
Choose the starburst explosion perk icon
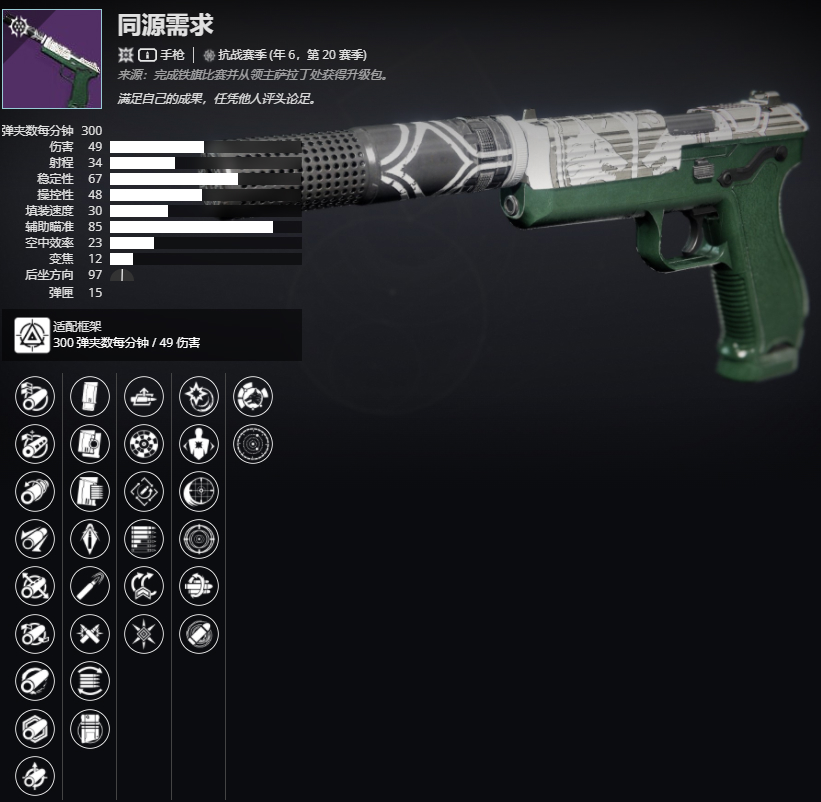(x=198, y=397)
